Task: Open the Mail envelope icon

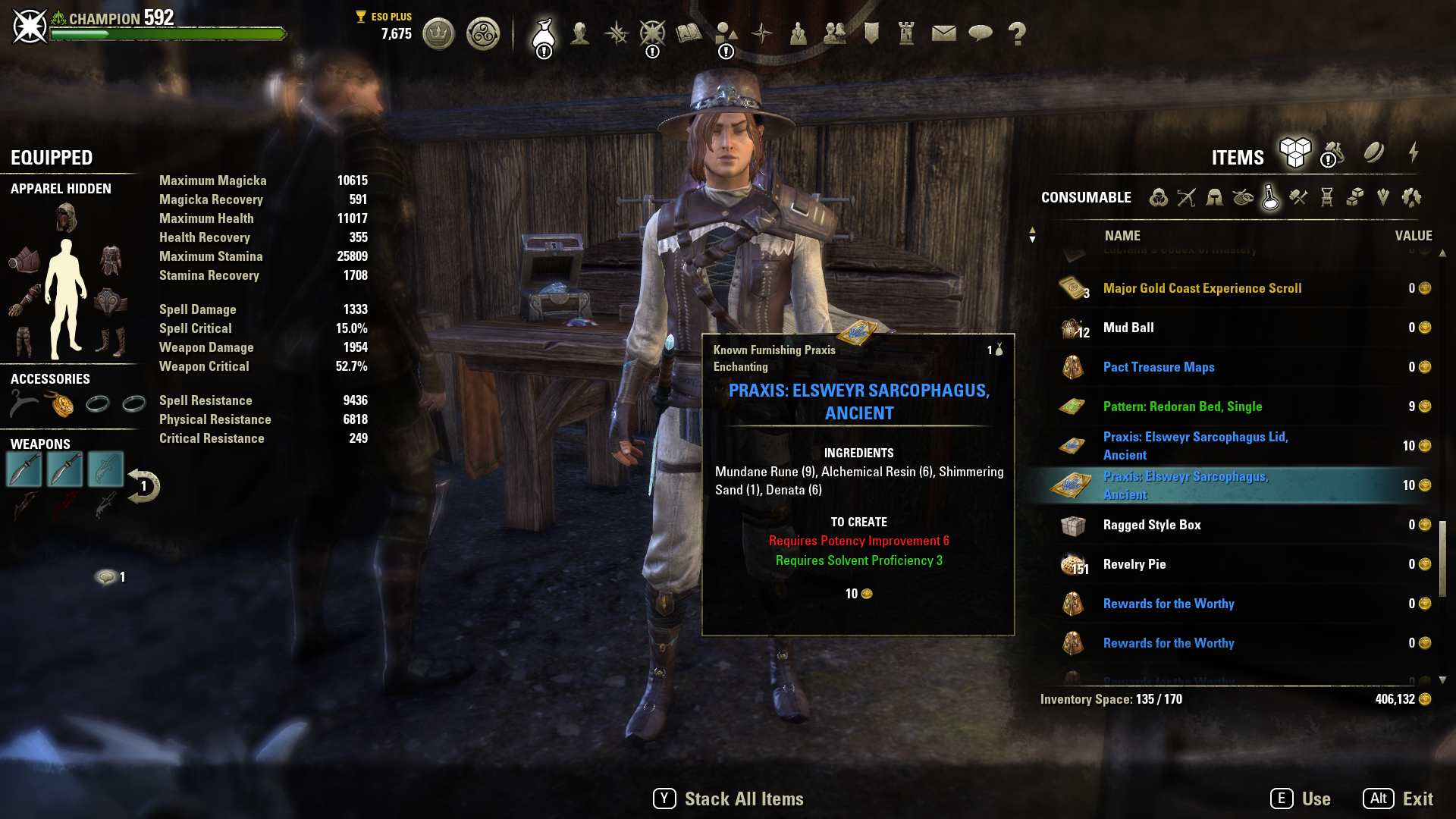Action: coord(943,34)
